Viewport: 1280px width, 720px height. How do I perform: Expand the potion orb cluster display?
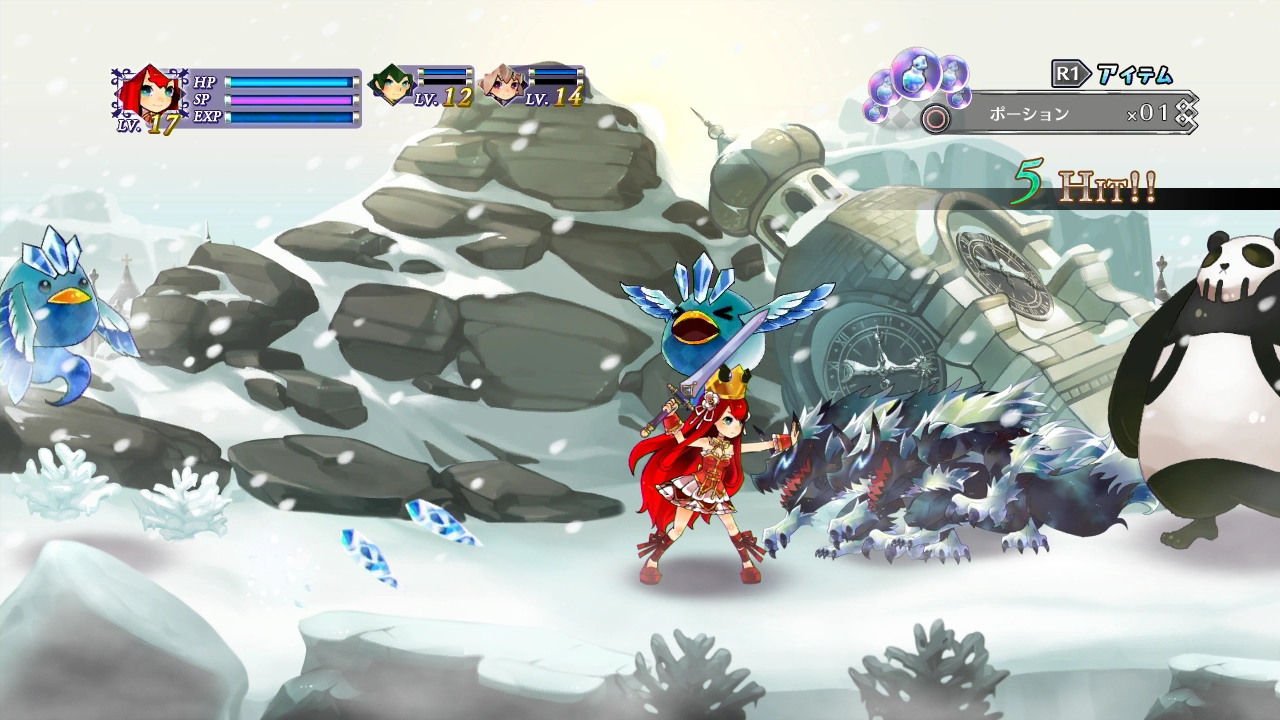[905, 85]
